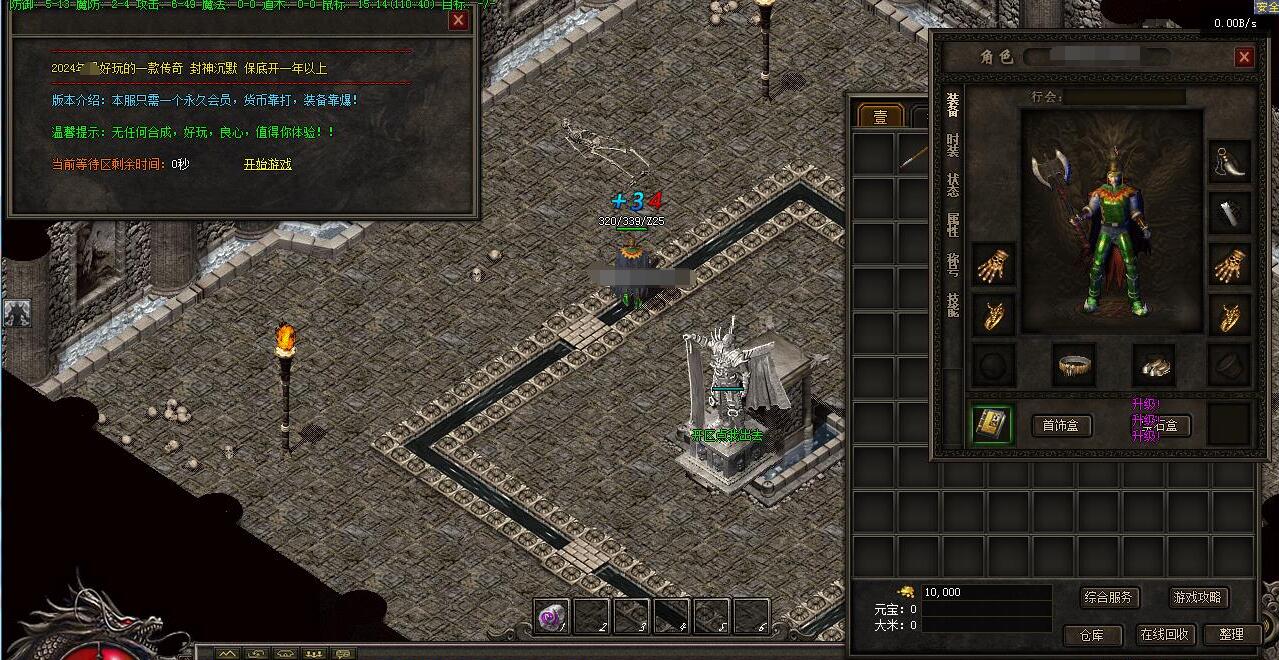Click the 在线回收 online recycle button
Viewport: 1279px width, 660px height.
coord(1164,634)
